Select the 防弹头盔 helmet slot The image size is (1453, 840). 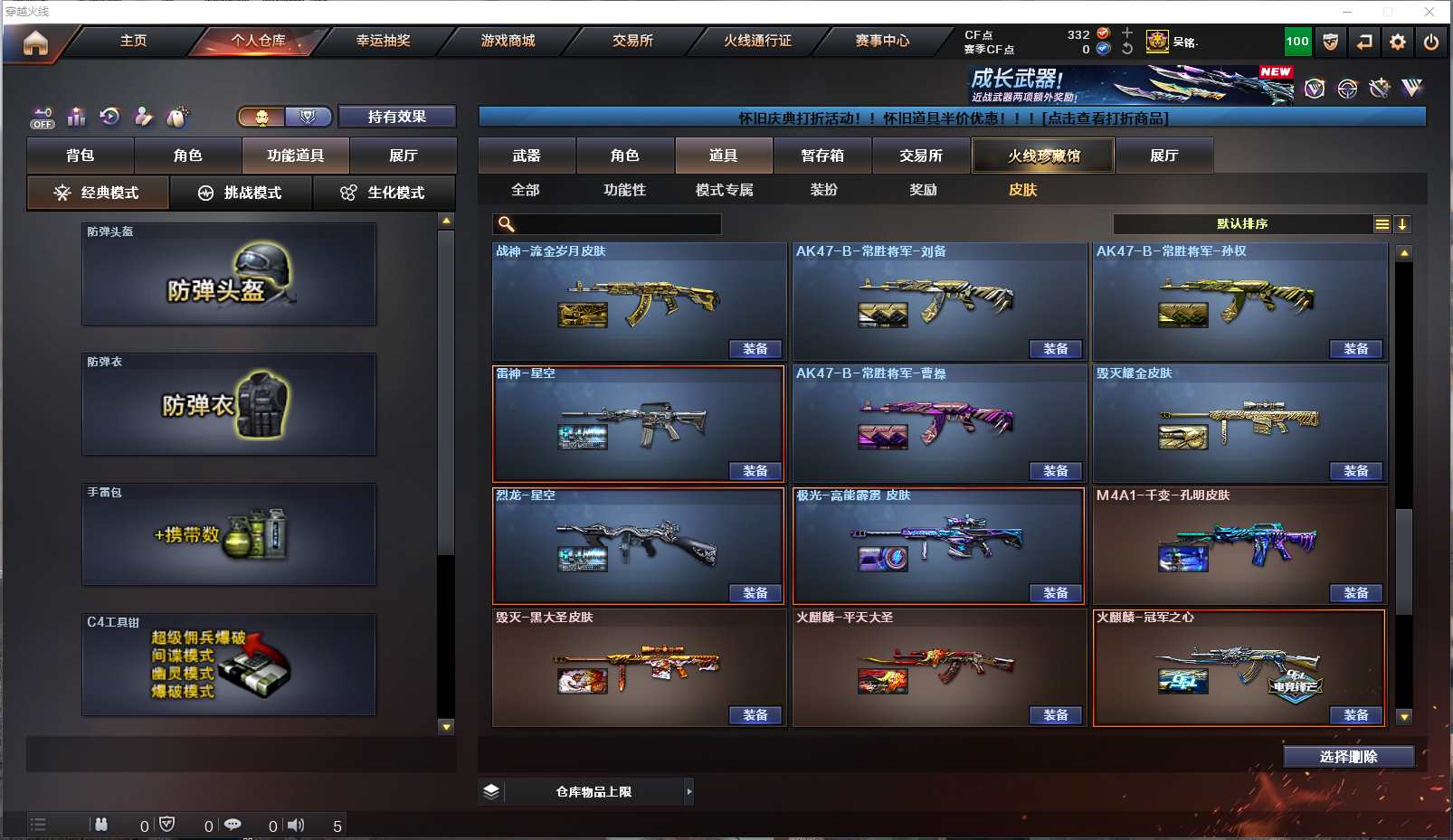pyautogui.click(x=229, y=275)
